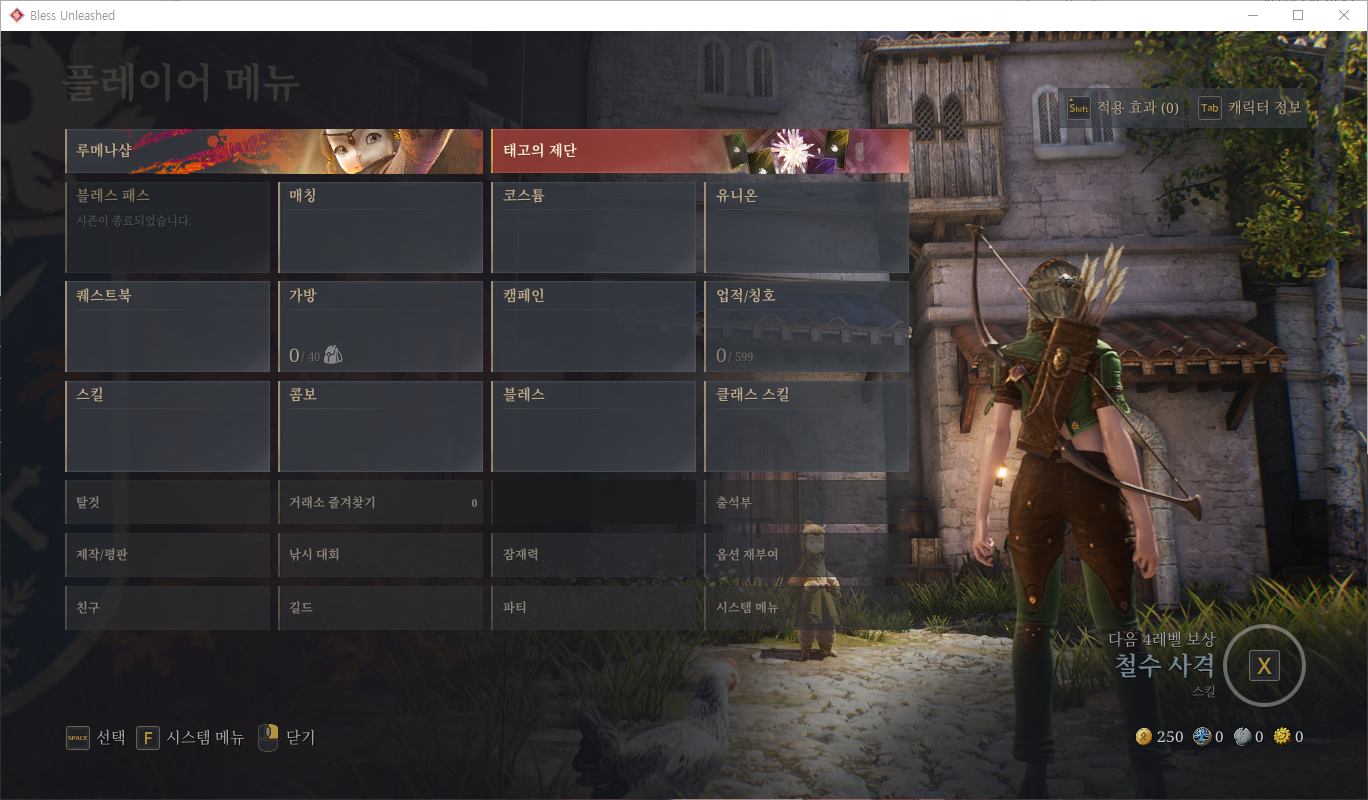Select the 제작/평판 entry
Screen dimensions: 1368x800
click(x=167, y=555)
